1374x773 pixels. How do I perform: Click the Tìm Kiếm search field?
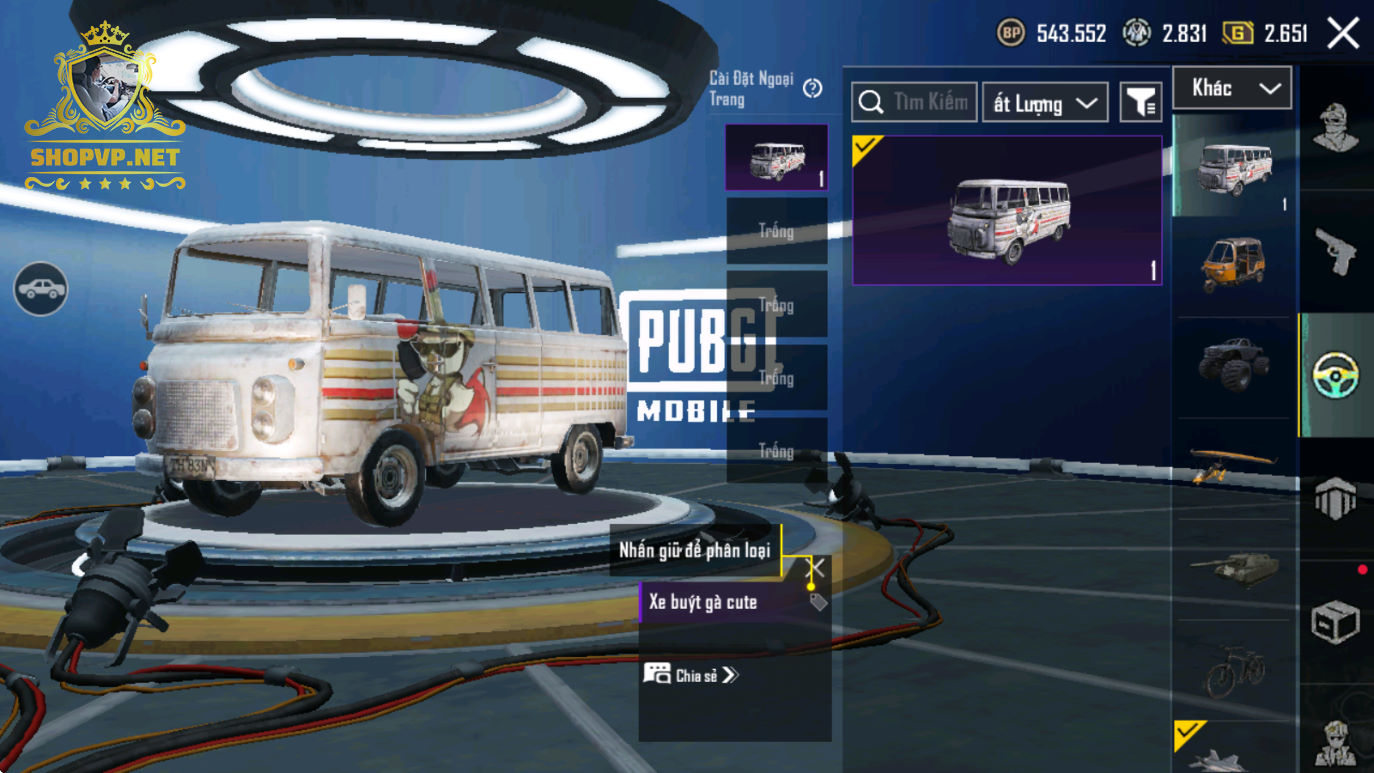coord(914,102)
